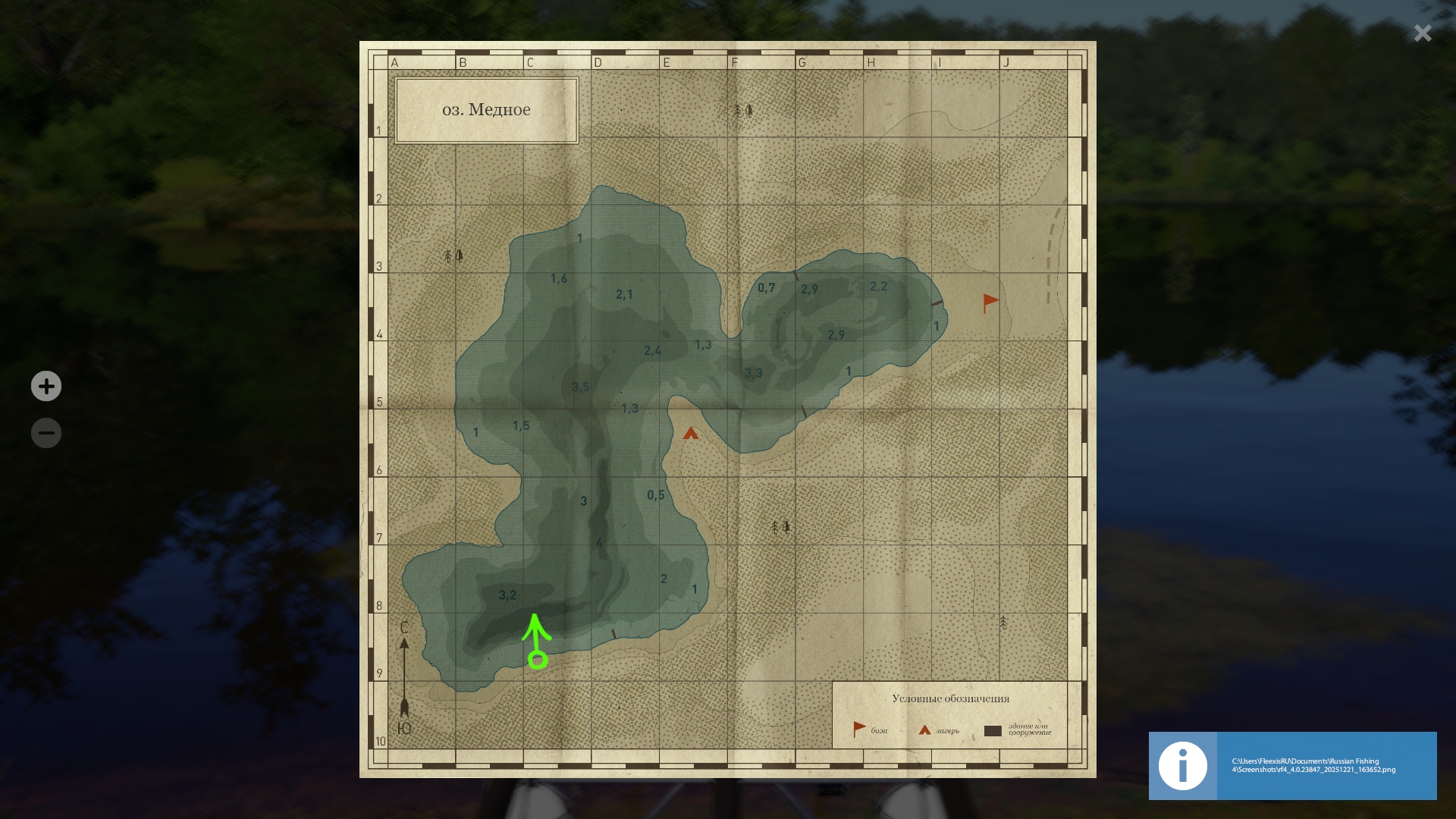Open the screenshot saved notification
This screenshot has height=819, width=1456.
1292,765
